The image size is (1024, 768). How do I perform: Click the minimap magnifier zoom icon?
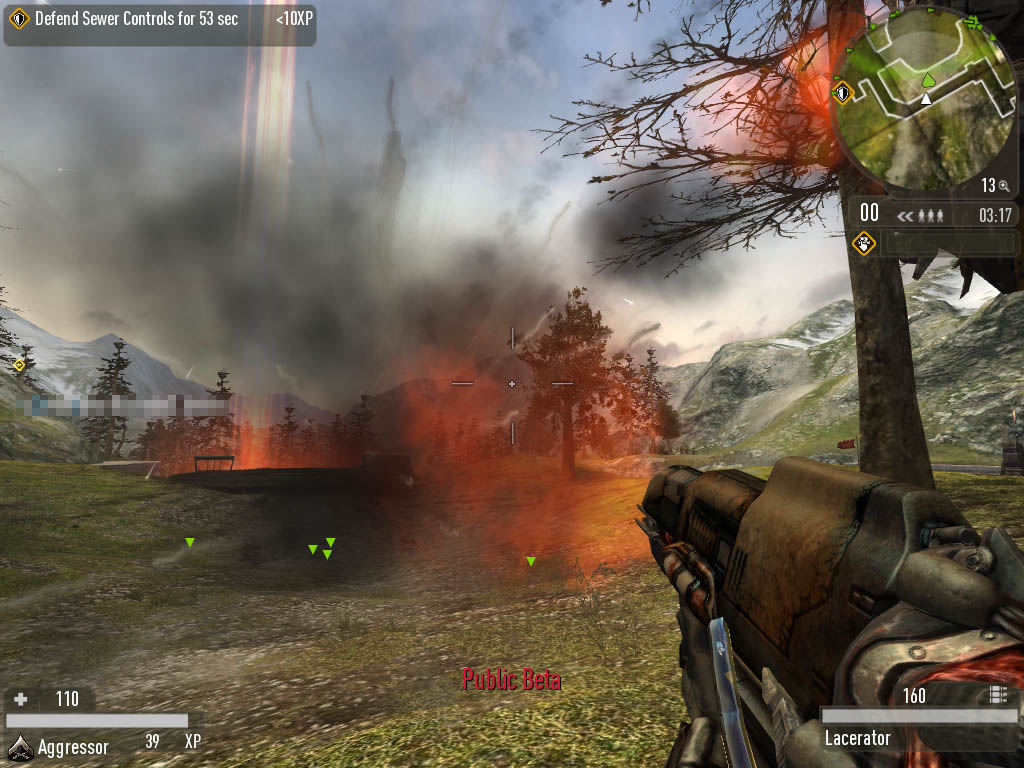click(x=1003, y=186)
